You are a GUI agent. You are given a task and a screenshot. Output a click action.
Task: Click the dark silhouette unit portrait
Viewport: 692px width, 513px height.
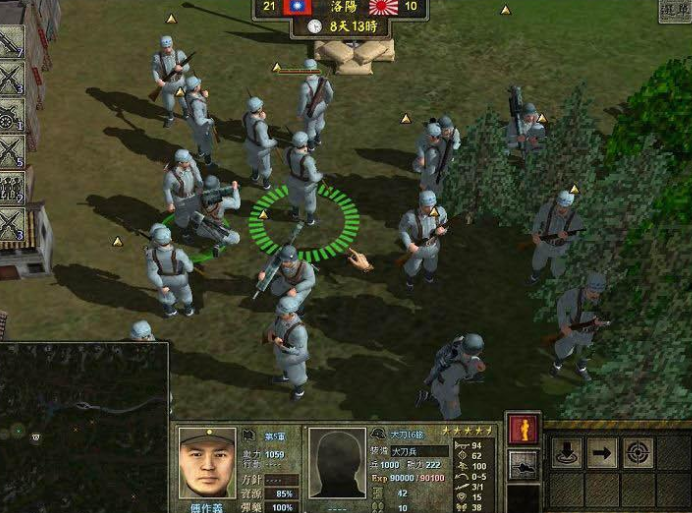(336, 464)
